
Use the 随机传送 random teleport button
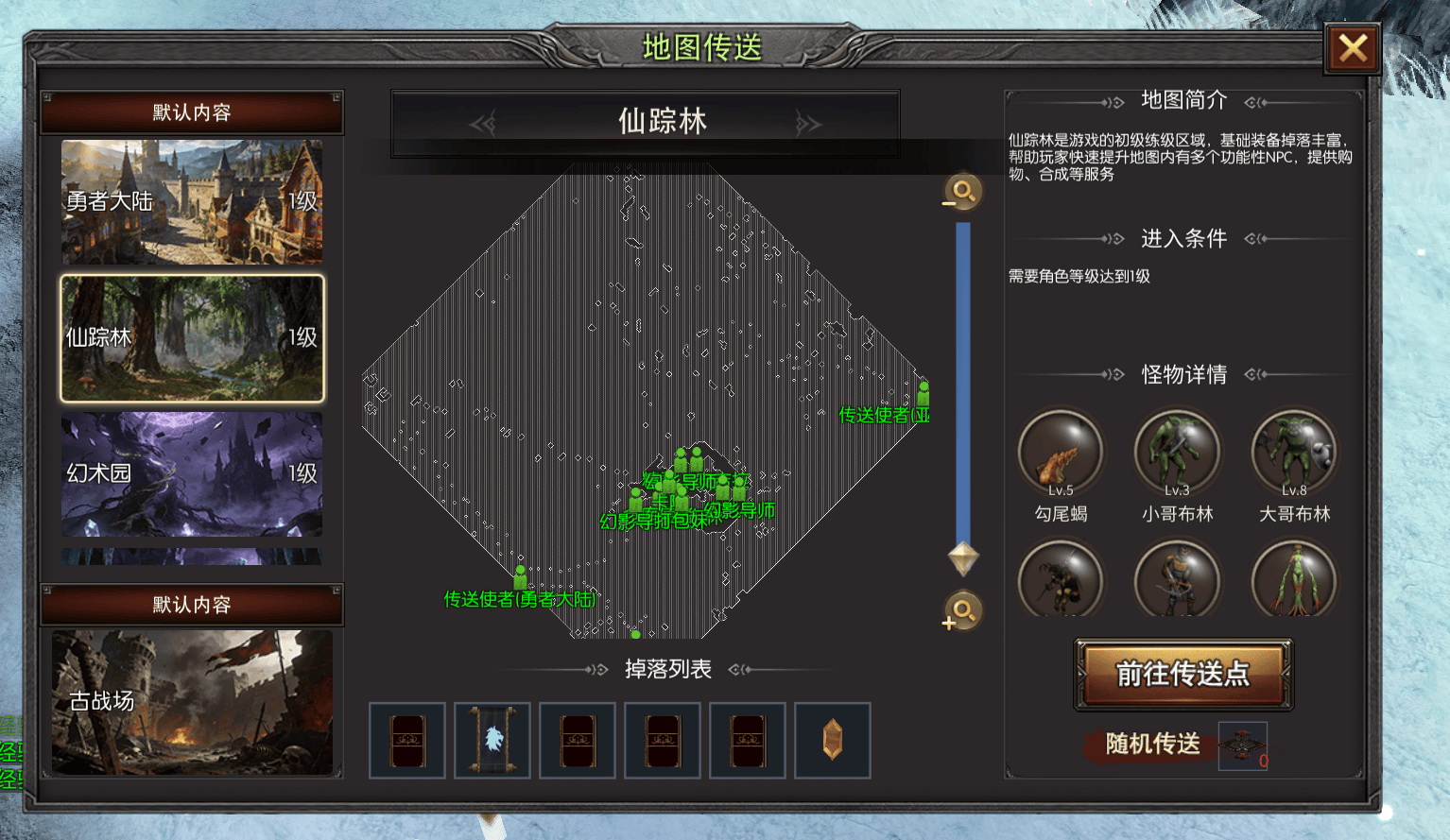pyautogui.click(x=1152, y=745)
